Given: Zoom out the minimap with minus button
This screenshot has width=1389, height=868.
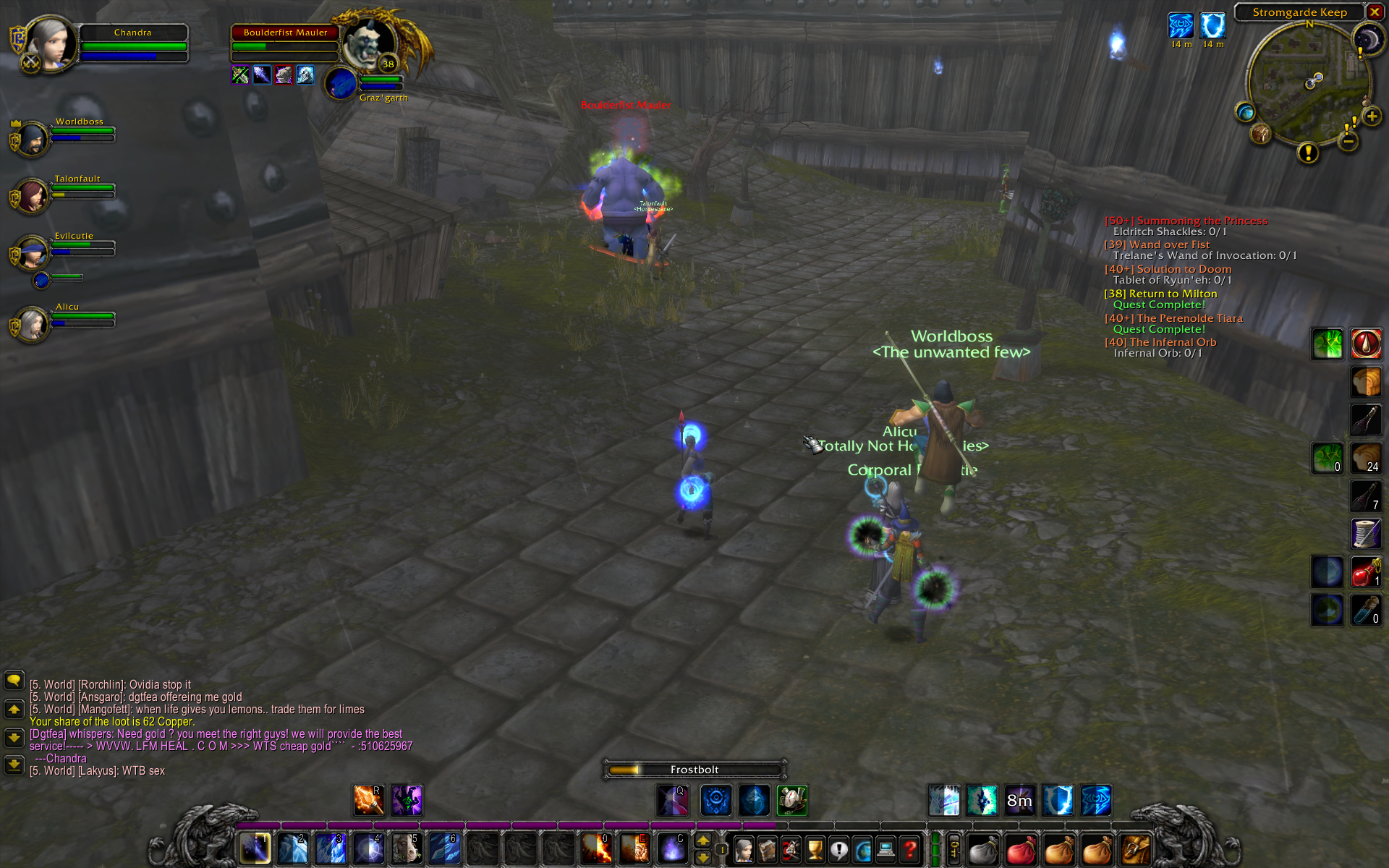Looking at the screenshot, I should (1348, 142).
